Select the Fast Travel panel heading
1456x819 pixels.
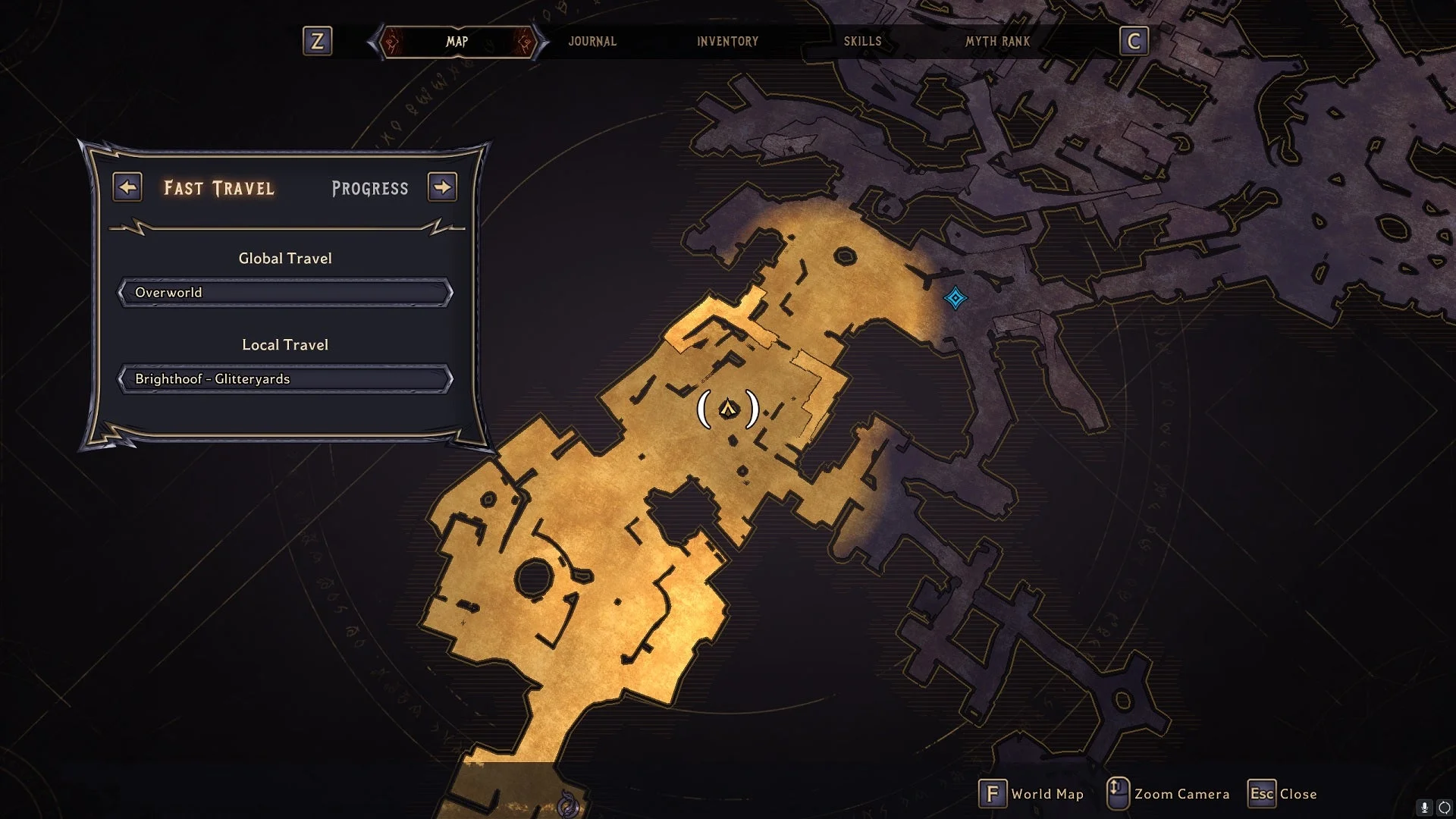coord(219,189)
